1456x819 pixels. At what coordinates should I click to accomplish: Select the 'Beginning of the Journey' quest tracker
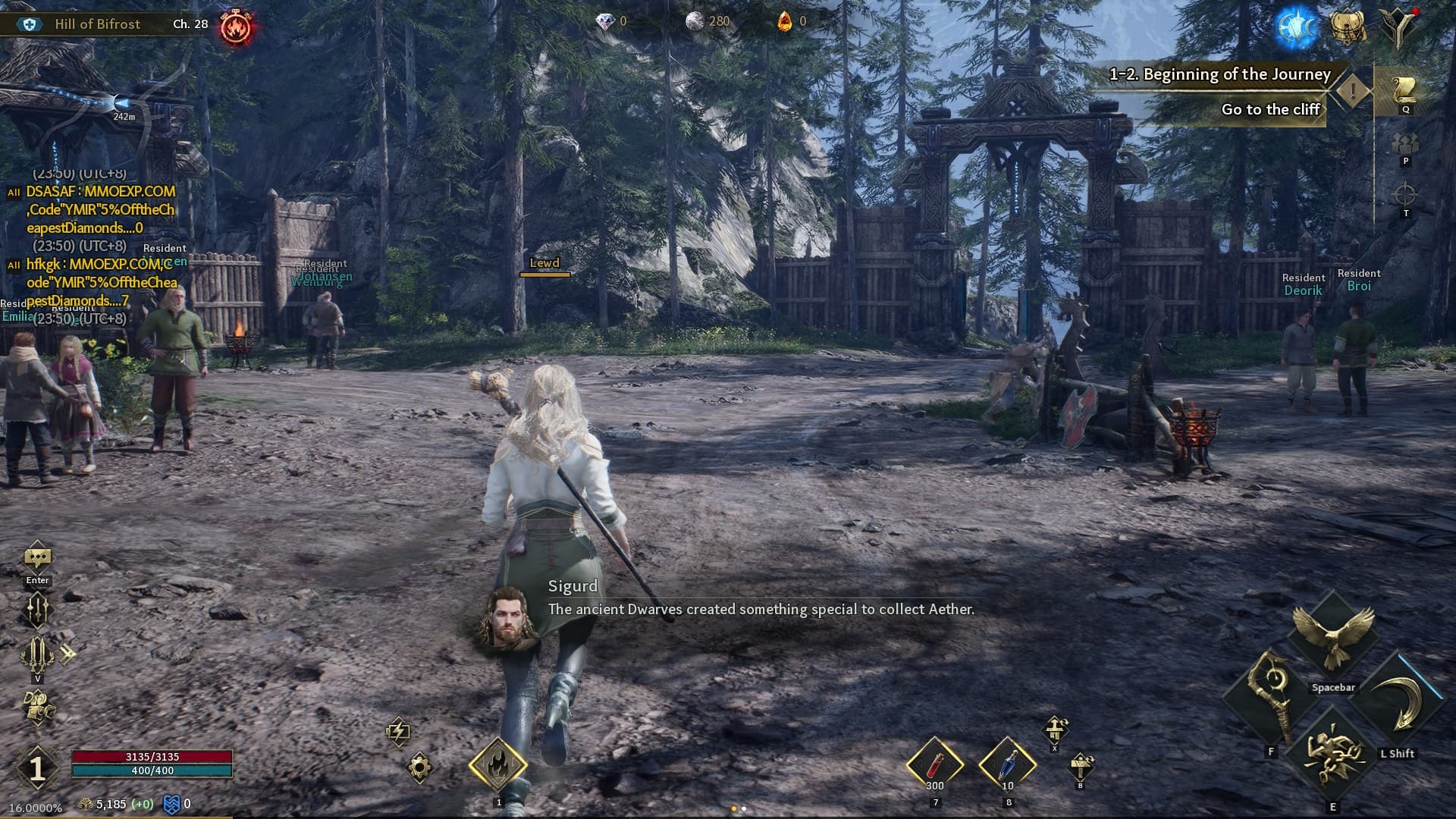1219,74
